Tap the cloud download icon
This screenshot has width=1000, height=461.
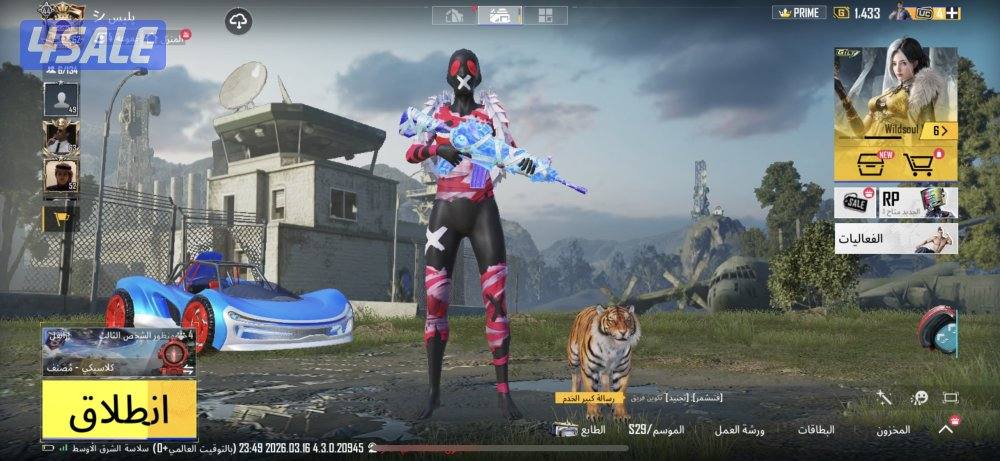238,20
